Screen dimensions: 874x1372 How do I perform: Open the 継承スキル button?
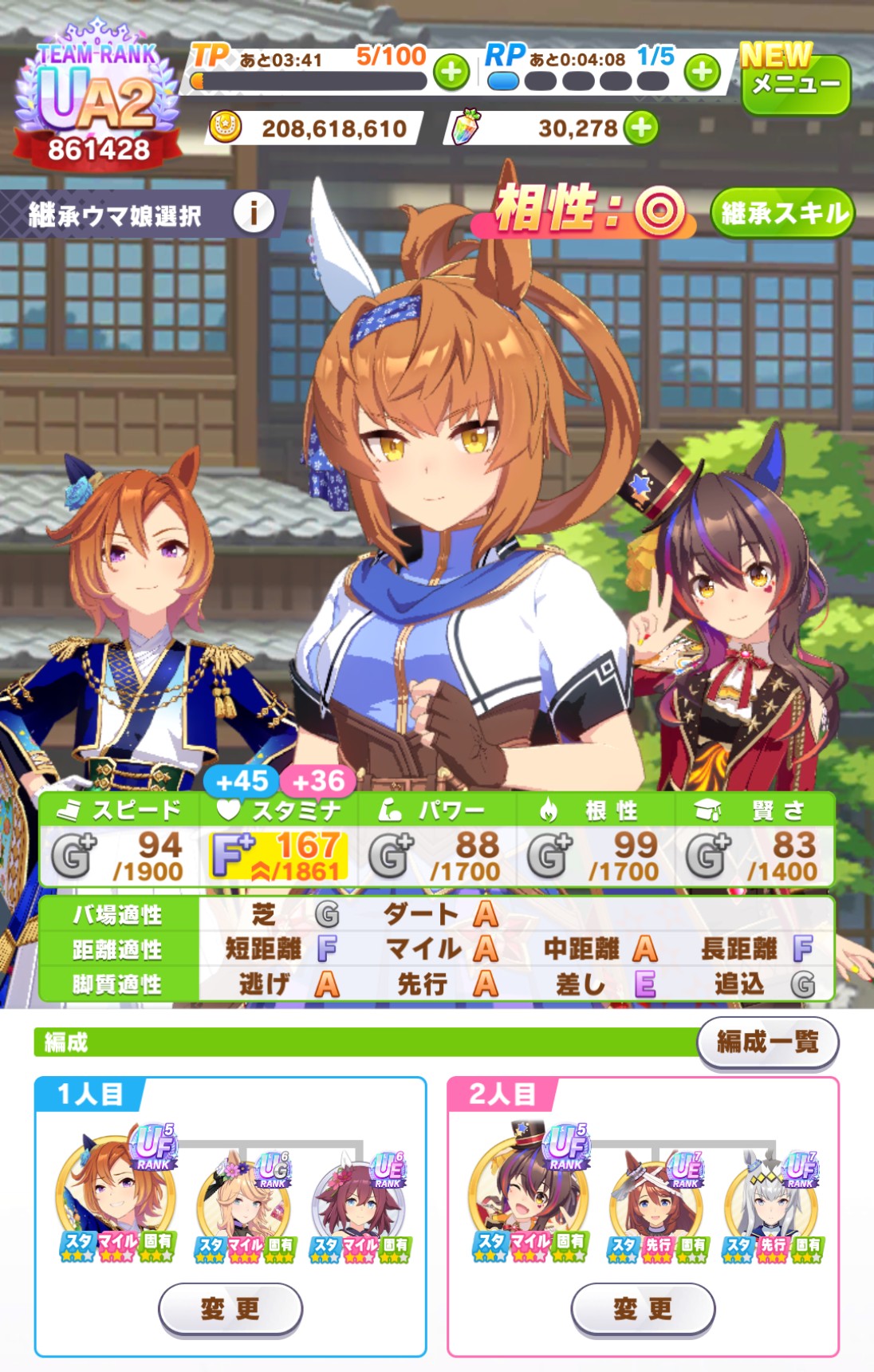(782, 213)
